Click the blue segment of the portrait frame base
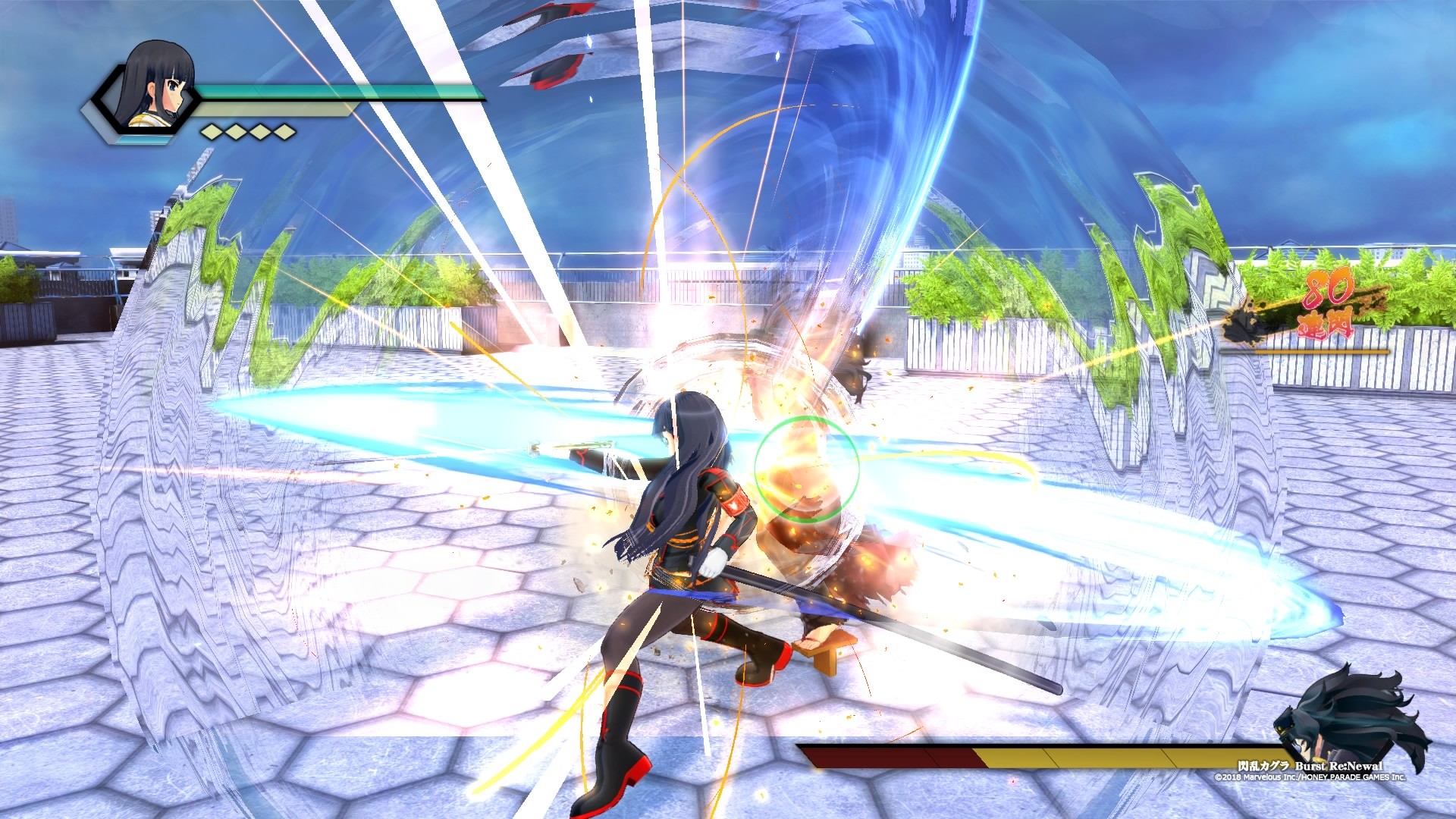Screen dimensions: 1456x819 pyautogui.click(x=143, y=140)
